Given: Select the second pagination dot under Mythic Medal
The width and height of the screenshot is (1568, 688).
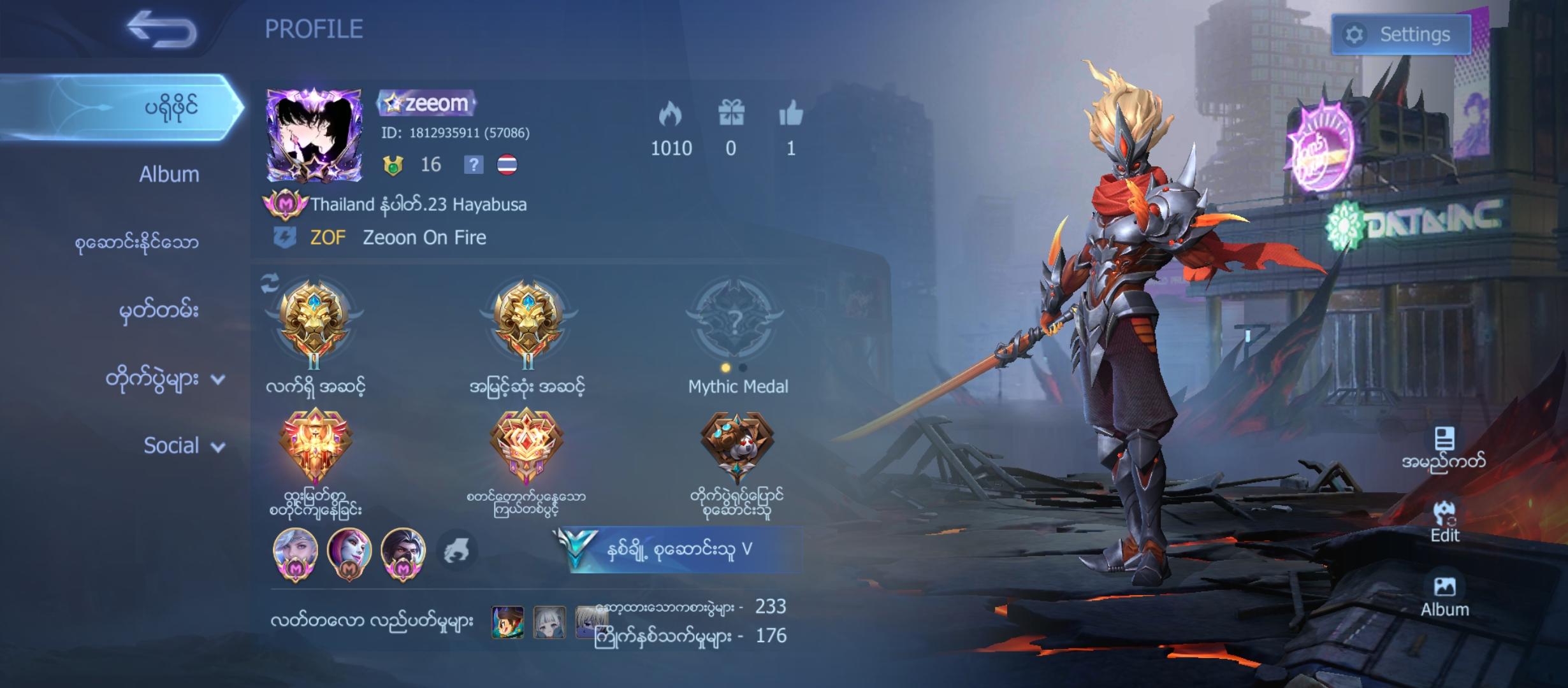Looking at the screenshot, I should 743,366.
